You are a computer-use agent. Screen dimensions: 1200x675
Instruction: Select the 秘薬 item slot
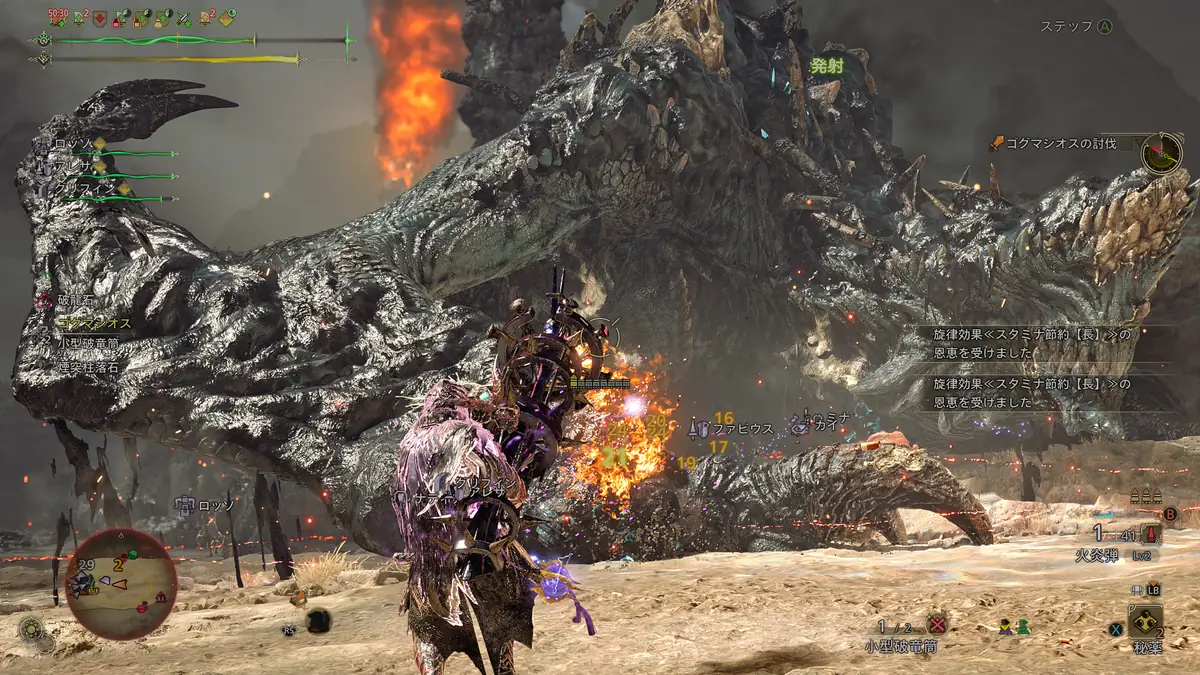click(1145, 622)
